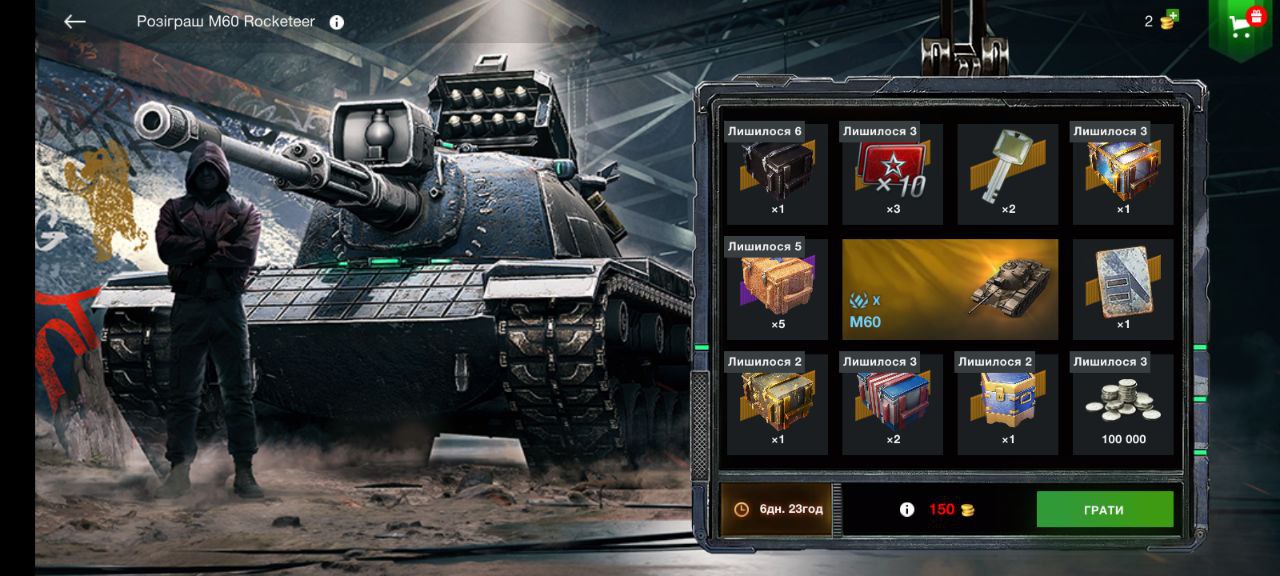Image resolution: width=1280 pixels, height=576 pixels.
Task: Choose the silver key reward tile
Action: click(1007, 174)
